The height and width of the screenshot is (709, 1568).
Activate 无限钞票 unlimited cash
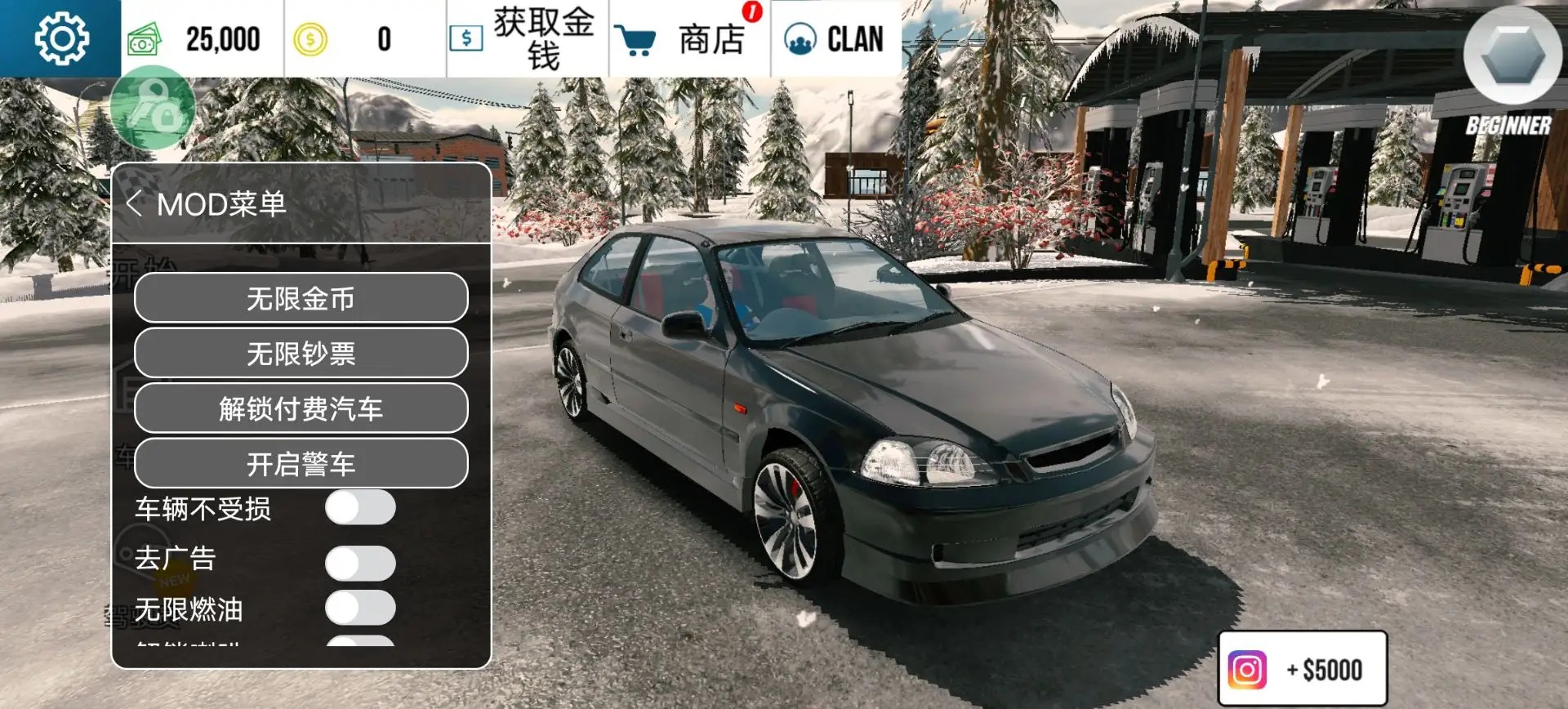click(x=301, y=354)
